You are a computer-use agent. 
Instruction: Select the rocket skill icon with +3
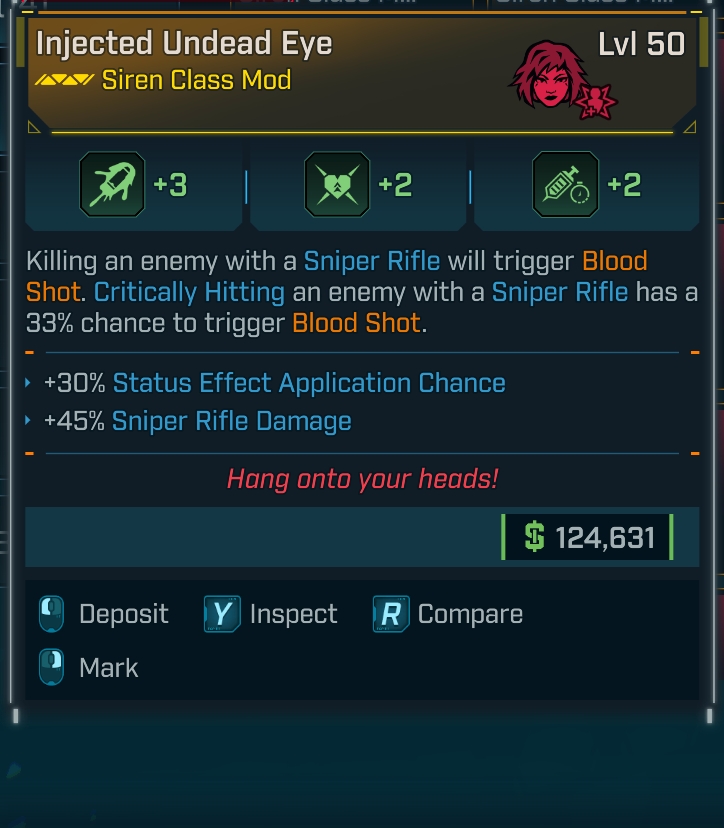point(114,186)
